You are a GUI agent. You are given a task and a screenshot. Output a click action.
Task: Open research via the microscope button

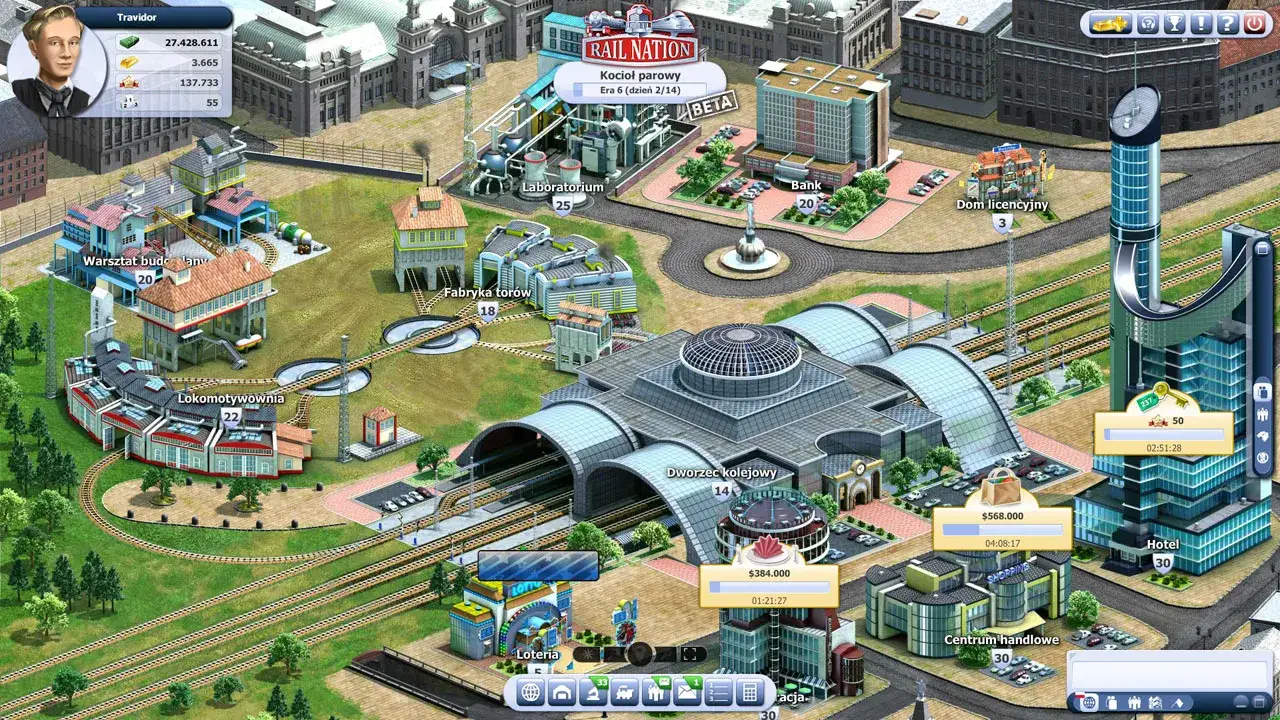tap(594, 692)
